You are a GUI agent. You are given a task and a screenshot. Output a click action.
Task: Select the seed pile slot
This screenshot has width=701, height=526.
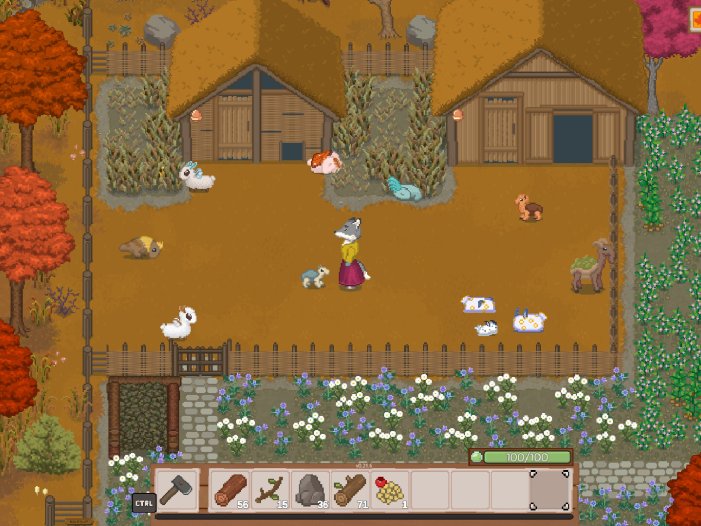click(390, 490)
